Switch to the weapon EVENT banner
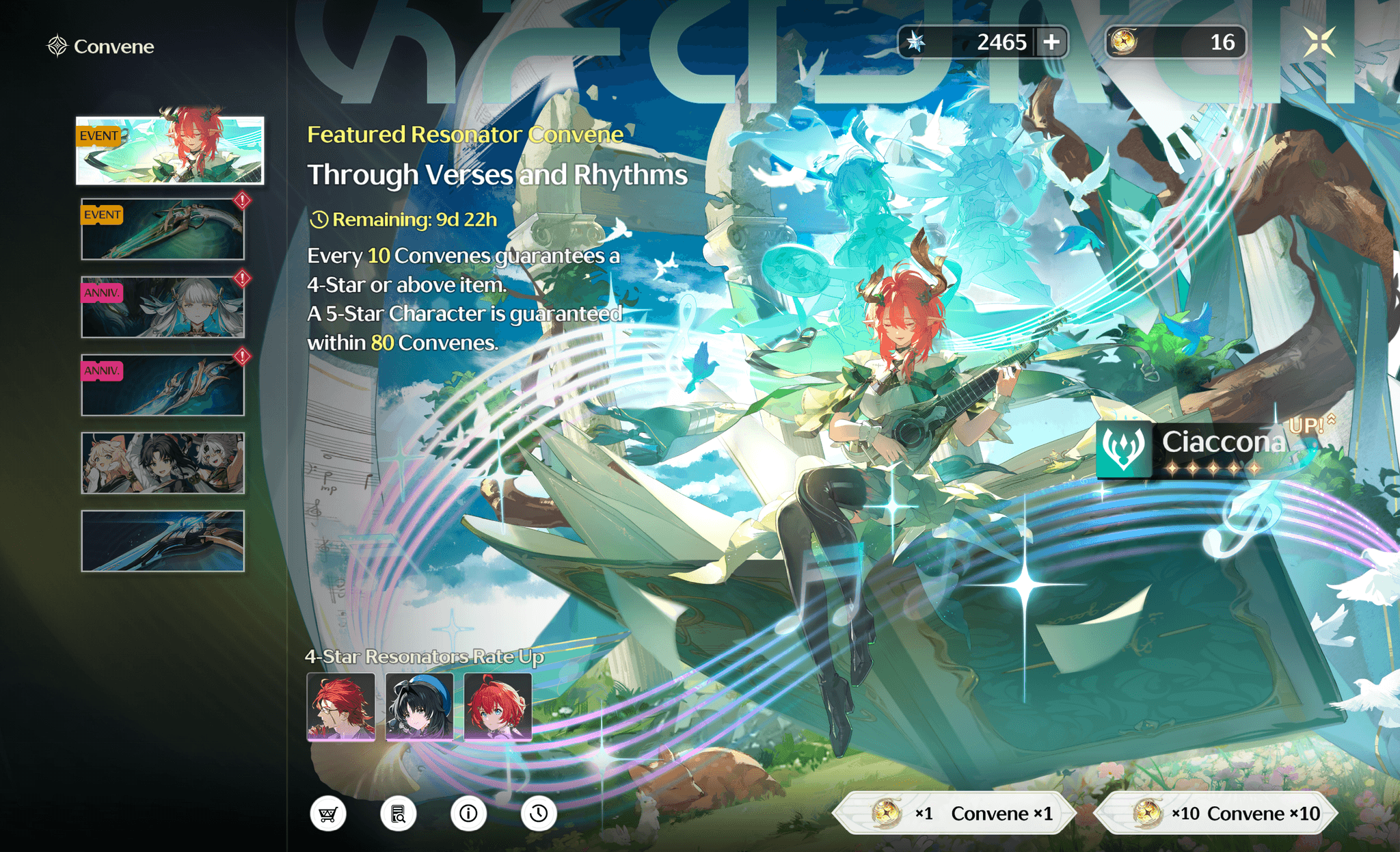The image size is (1400, 852). [162, 229]
